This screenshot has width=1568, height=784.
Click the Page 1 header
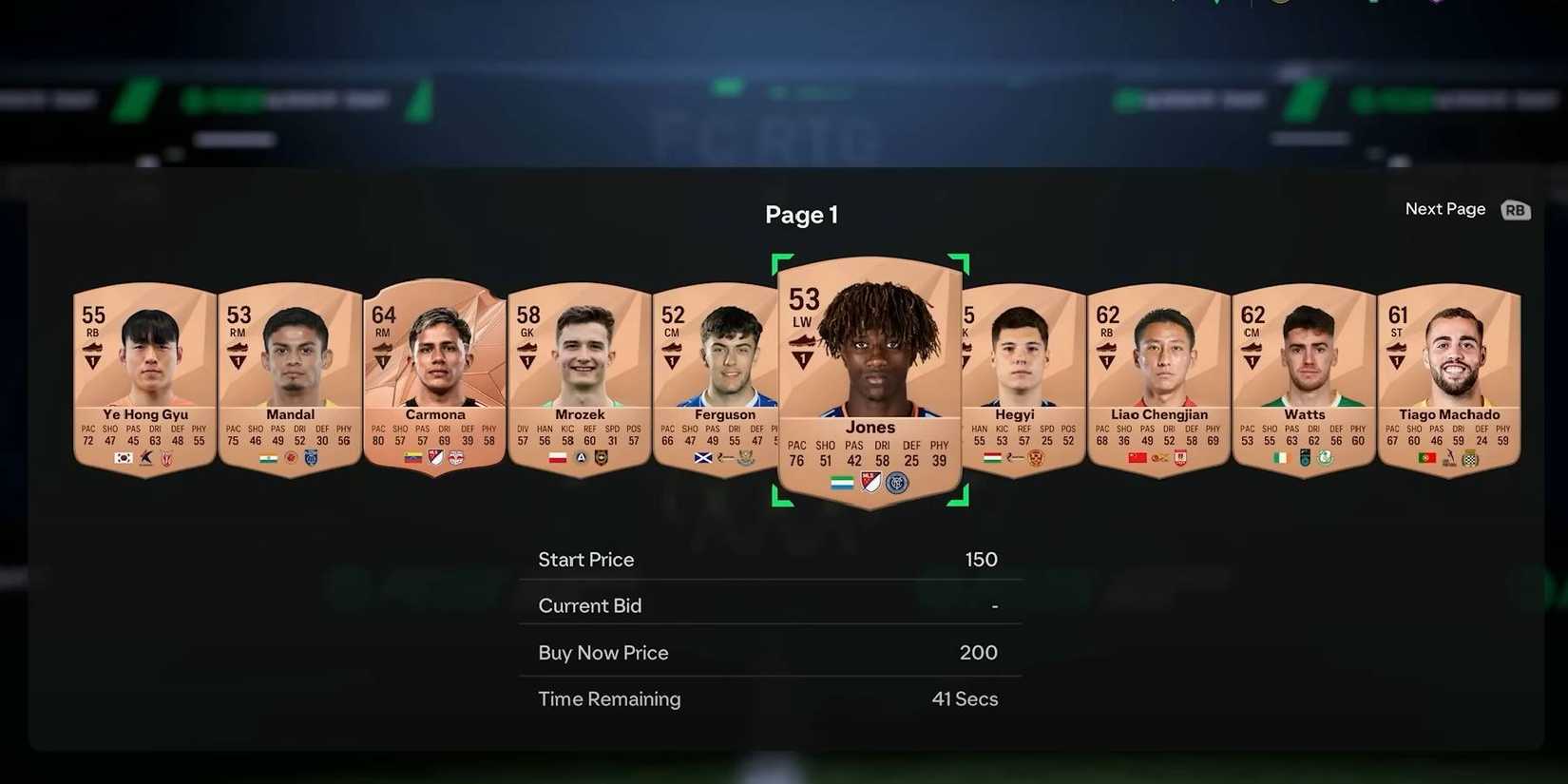800,215
